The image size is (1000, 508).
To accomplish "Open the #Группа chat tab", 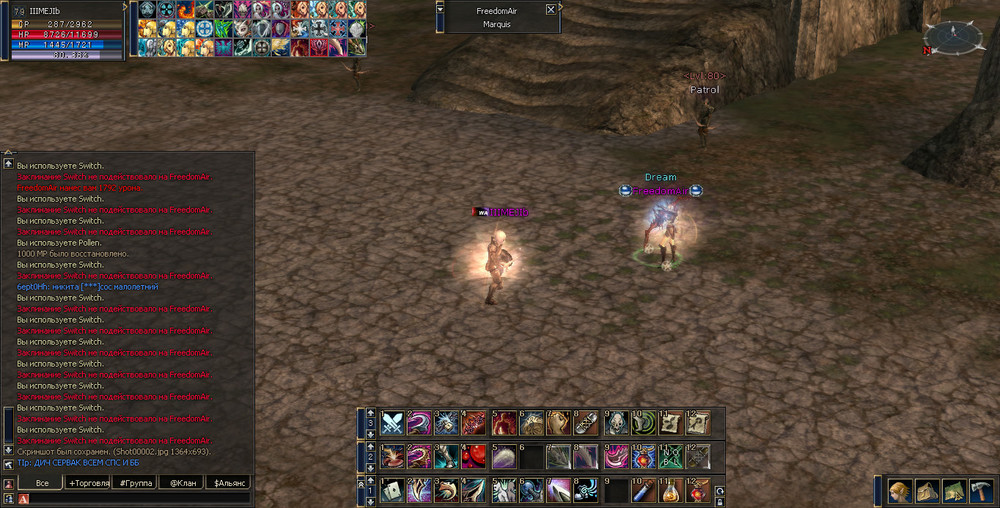I will pos(136,483).
